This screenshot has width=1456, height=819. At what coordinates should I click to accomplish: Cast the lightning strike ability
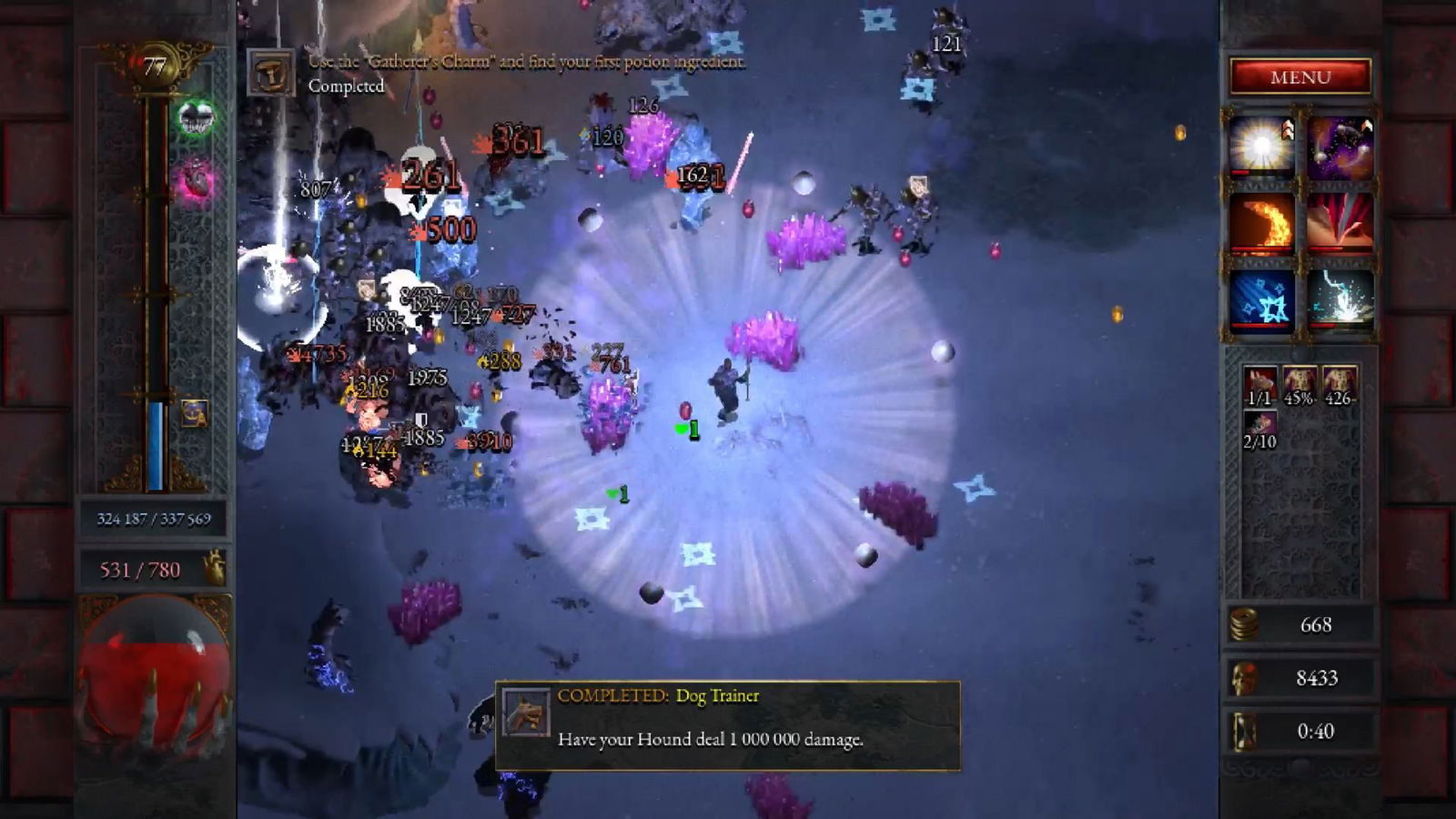(x=1340, y=299)
